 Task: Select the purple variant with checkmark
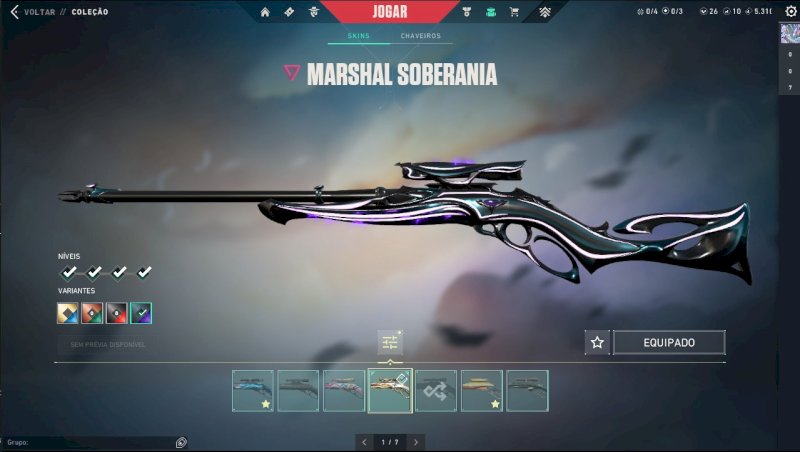tap(141, 313)
